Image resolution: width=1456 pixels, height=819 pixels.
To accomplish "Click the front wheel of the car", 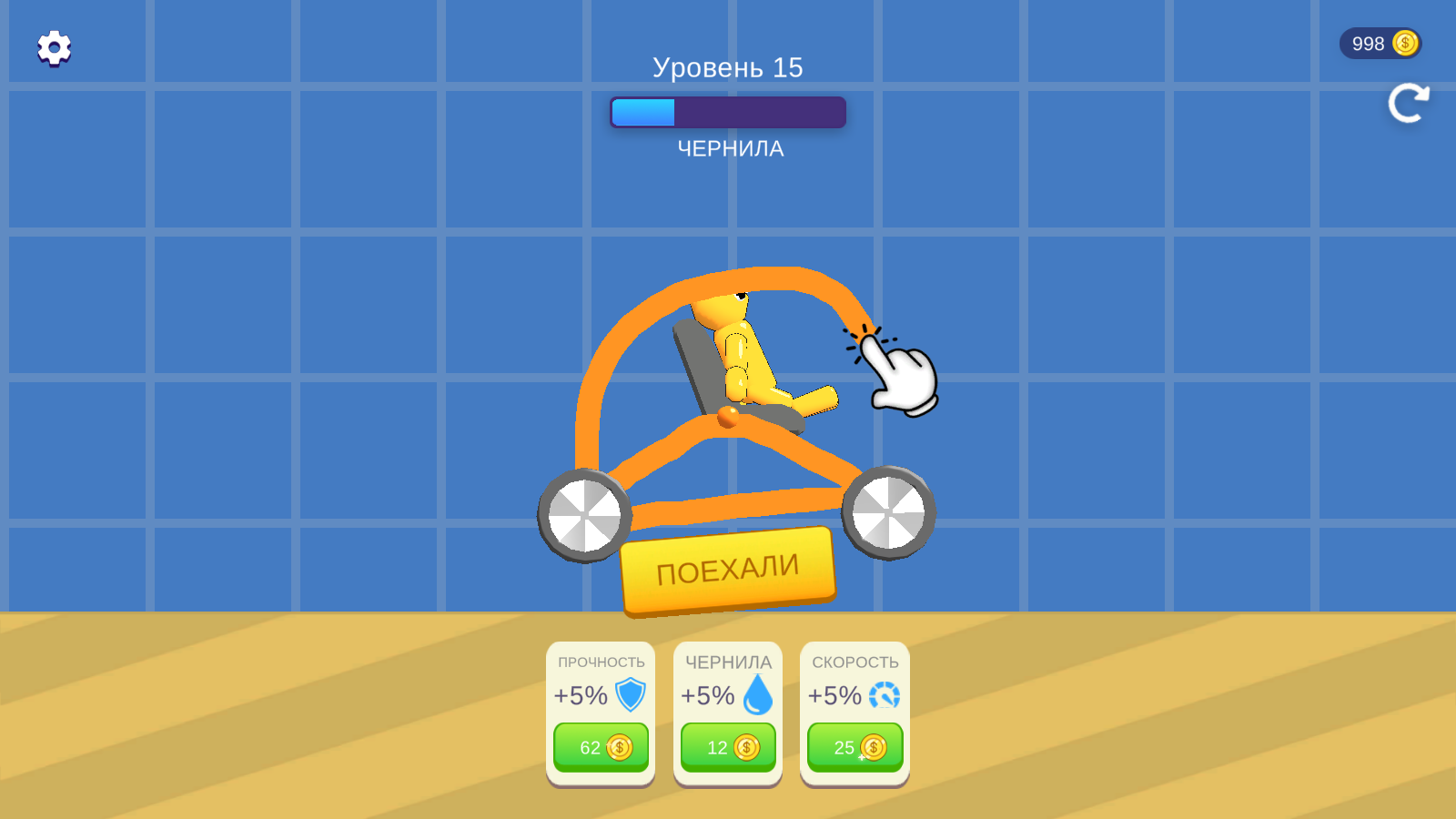I will pyautogui.click(x=890, y=514).
